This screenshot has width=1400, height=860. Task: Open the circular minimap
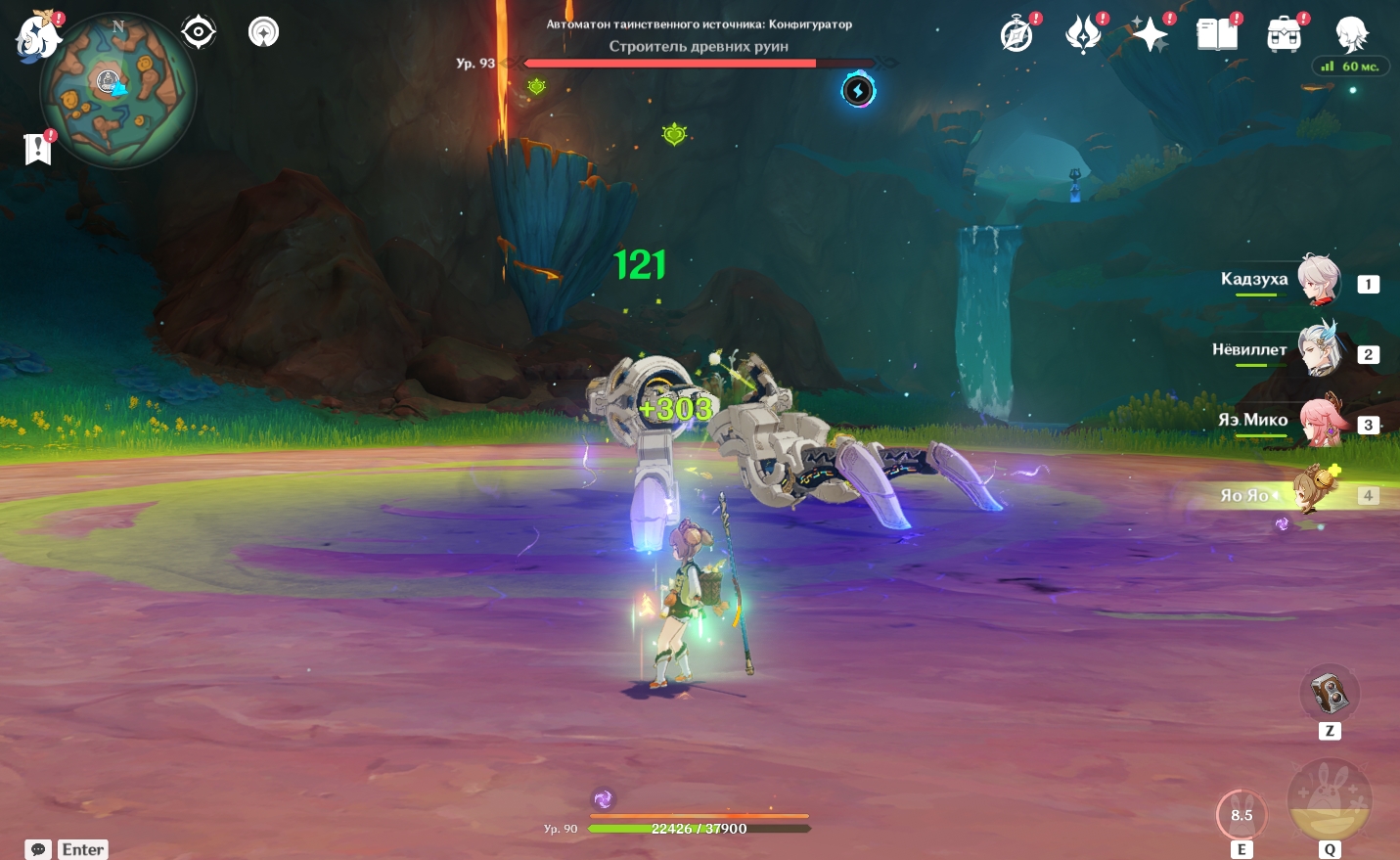pos(118,91)
